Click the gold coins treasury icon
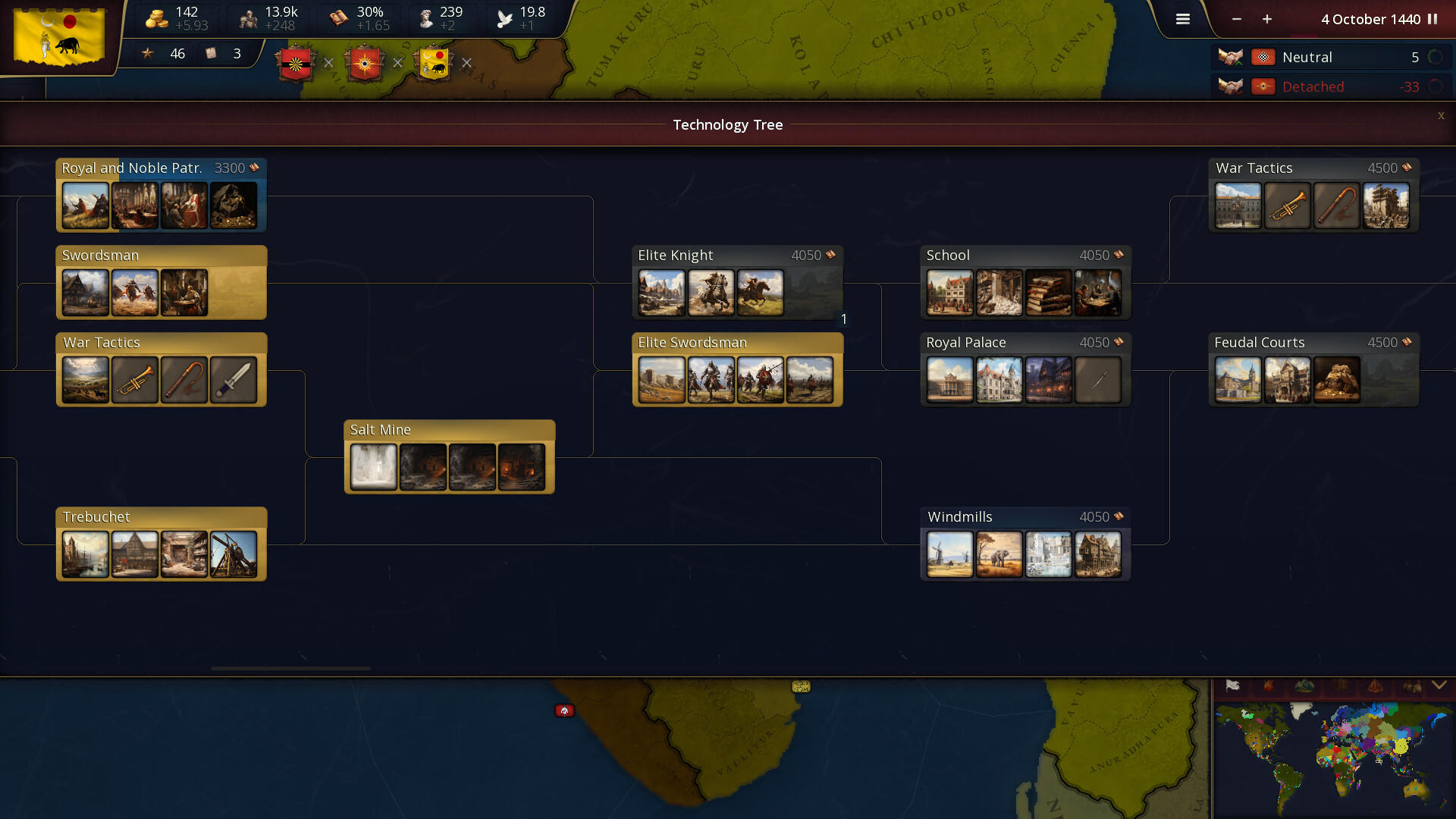The height and width of the screenshot is (819, 1456). pyautogui.click(x=157, y=17)
